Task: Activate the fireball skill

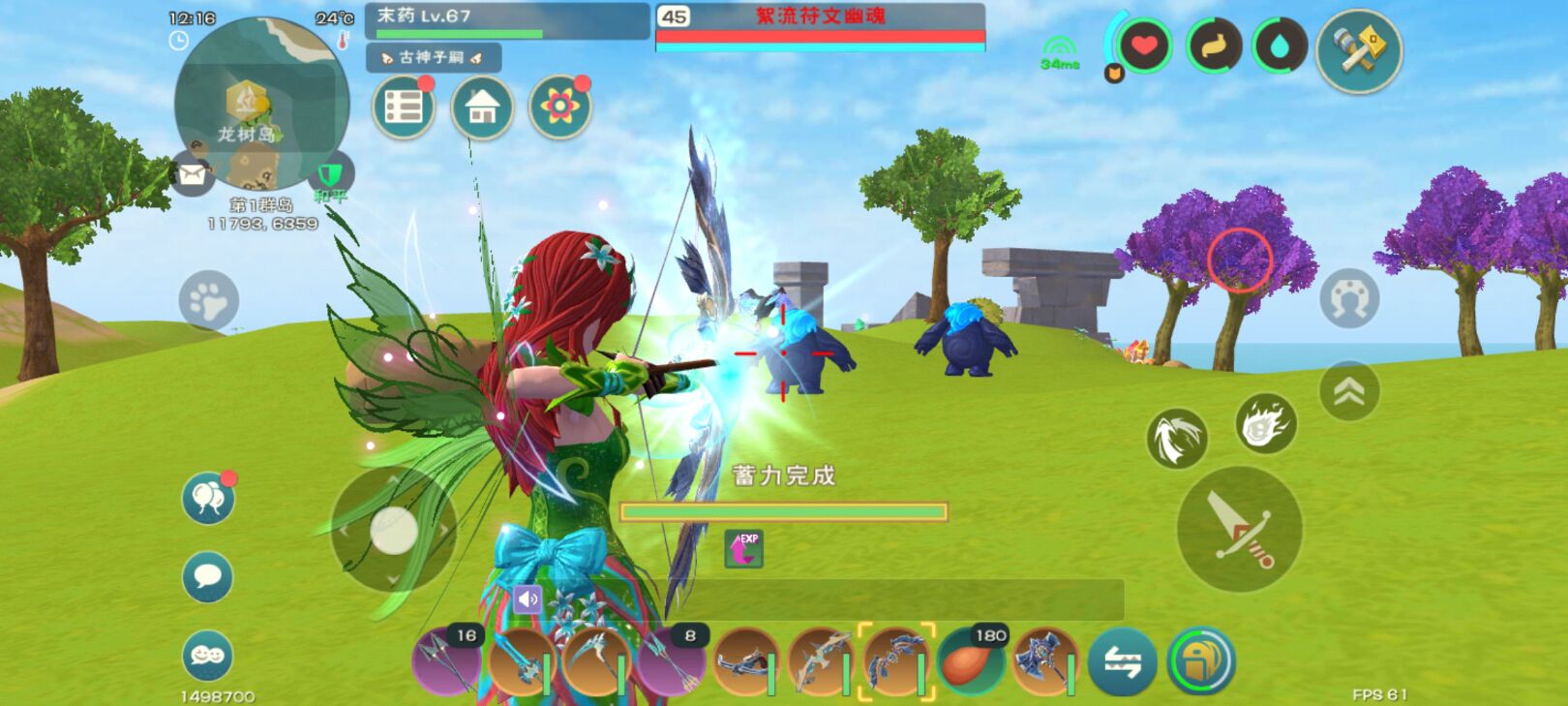Action: 1265,424
